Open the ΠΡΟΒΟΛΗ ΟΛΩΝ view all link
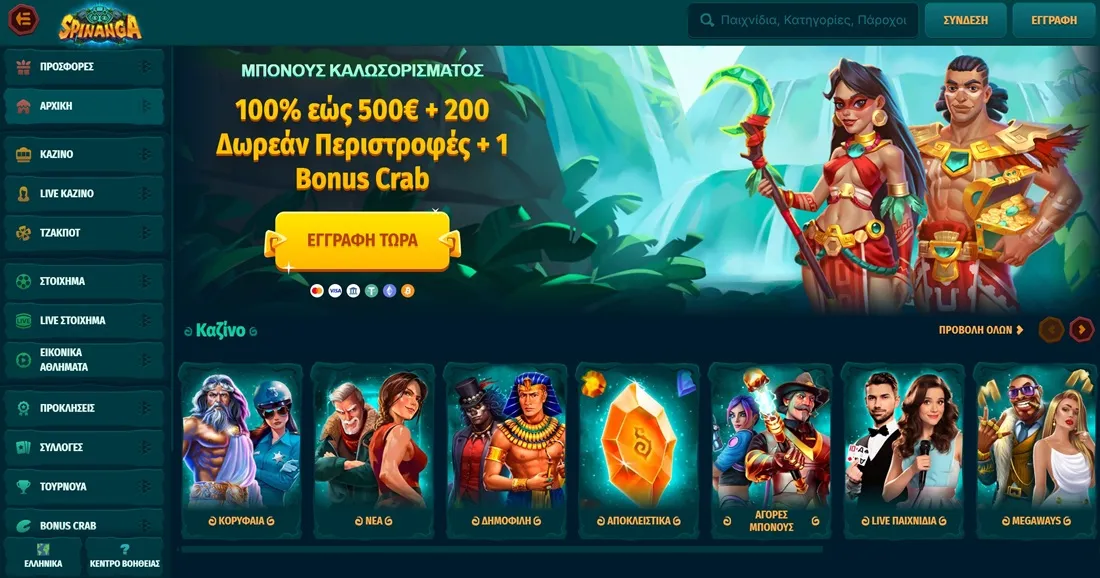The width and height of the screenshot is (1100, 578). pos(981,330)
